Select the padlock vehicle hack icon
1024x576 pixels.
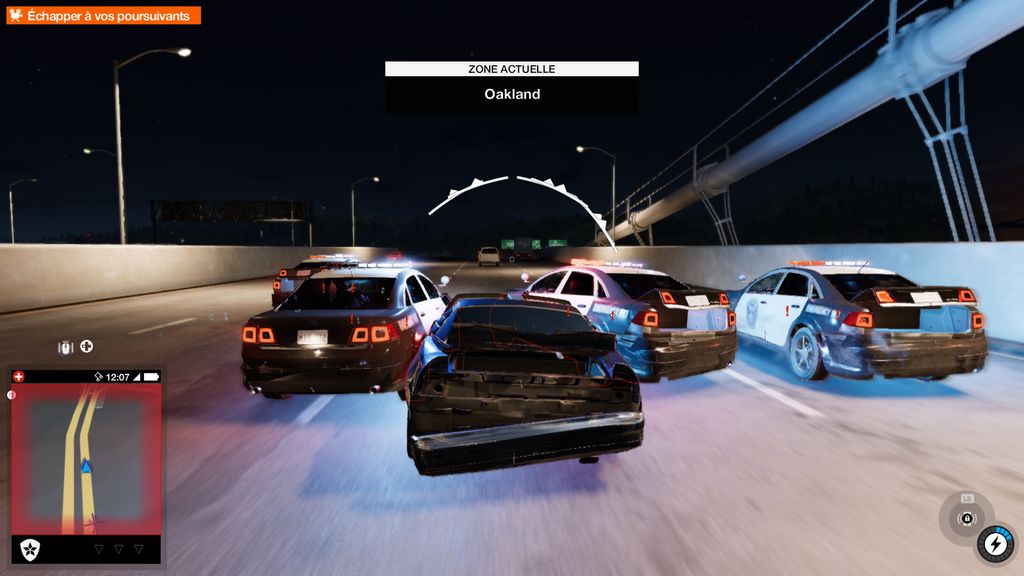(966, 517)
